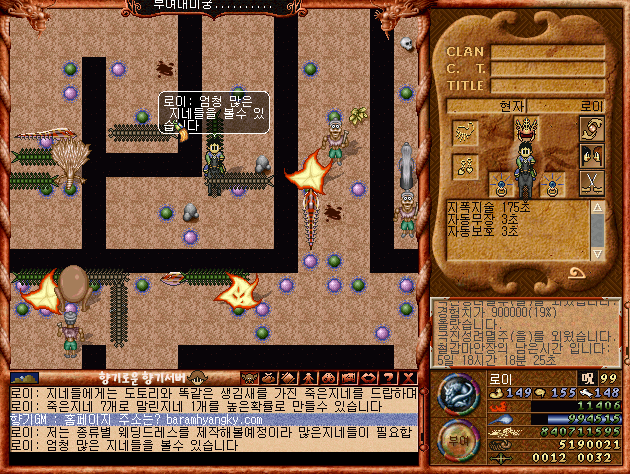Image resolution: width=630 pixels, height=474 pixels.
Task: Click the swirl symbol at panel bottom
Action: pos(578,272)
